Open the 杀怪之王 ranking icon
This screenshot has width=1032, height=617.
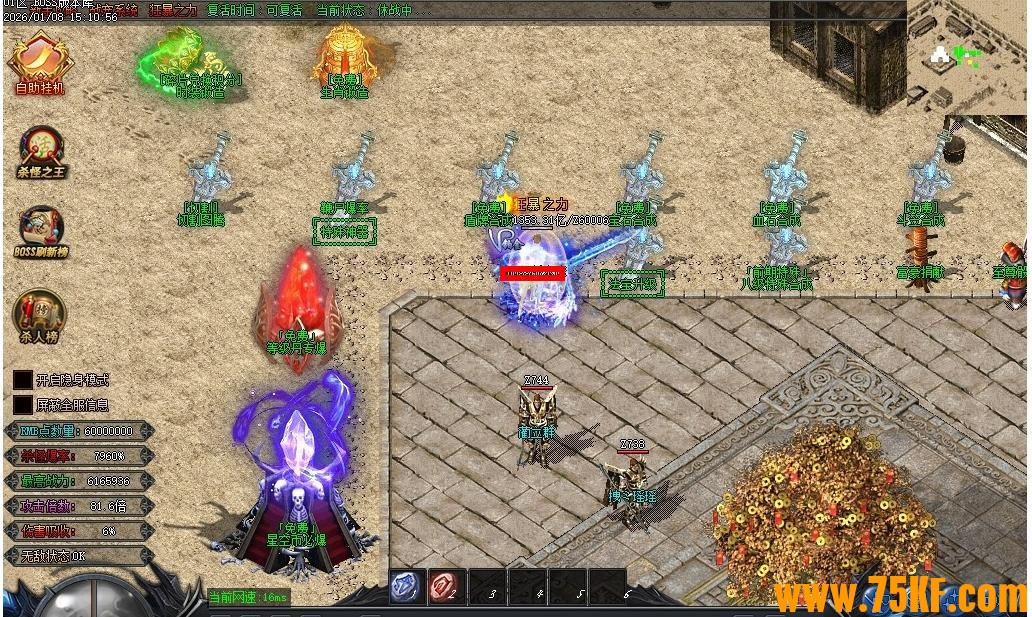coord(41,150)
